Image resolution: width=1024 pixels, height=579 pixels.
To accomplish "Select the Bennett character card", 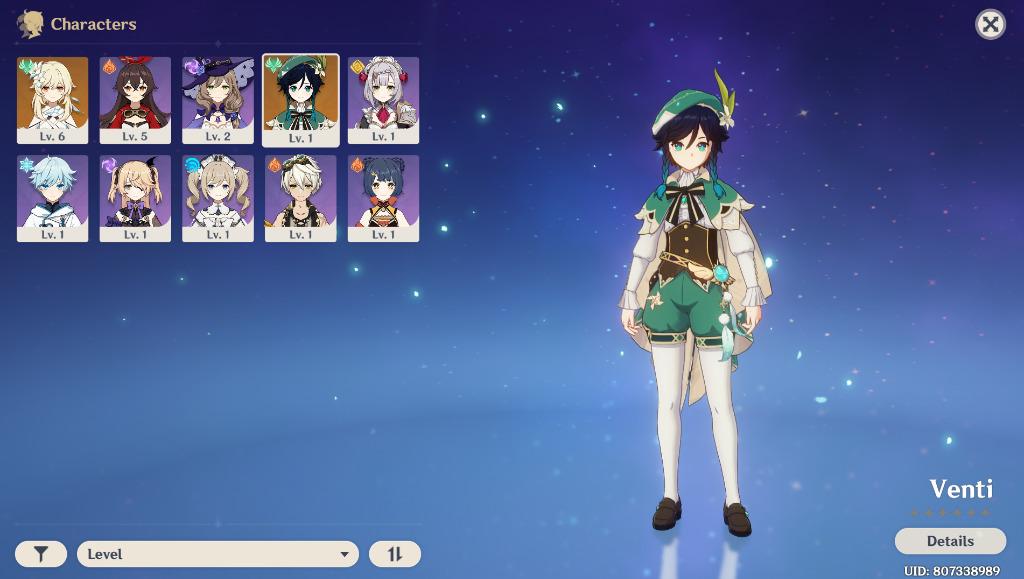I will point(301,198).
